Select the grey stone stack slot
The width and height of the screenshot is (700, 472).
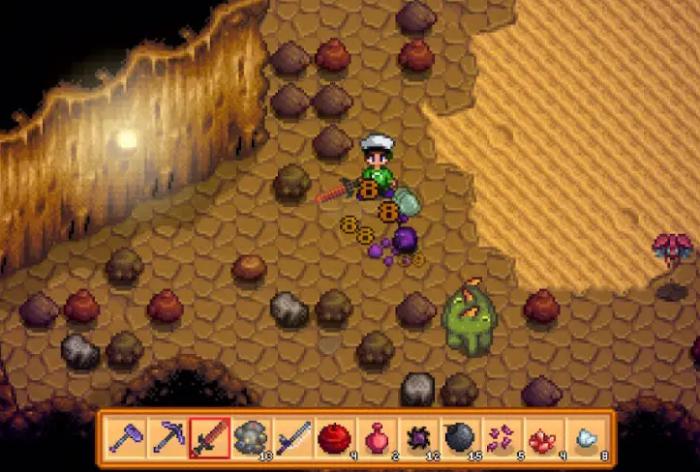tap(251, 438)
